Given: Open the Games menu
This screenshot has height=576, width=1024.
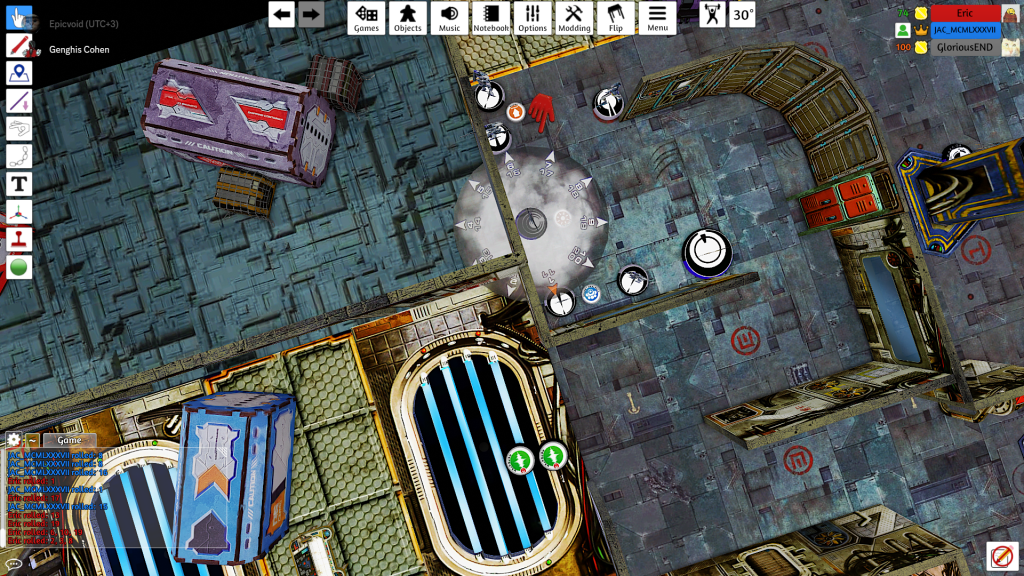Looking at the screenshot, I should [x=367, y=17].
